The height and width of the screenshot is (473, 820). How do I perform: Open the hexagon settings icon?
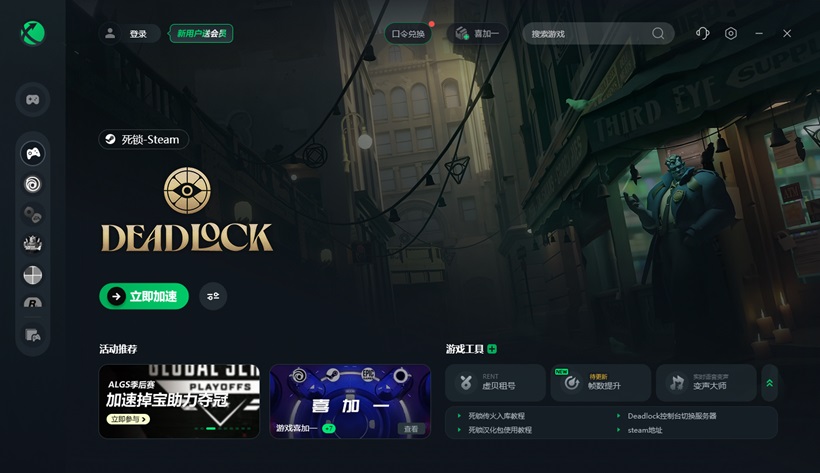pos(731,34)
